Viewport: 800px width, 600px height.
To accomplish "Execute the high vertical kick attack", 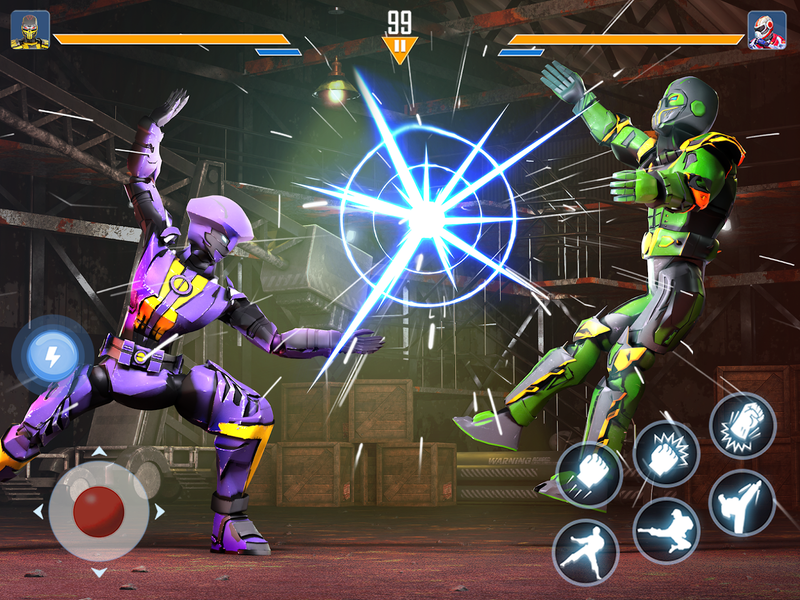I will [x=742, y=502].
